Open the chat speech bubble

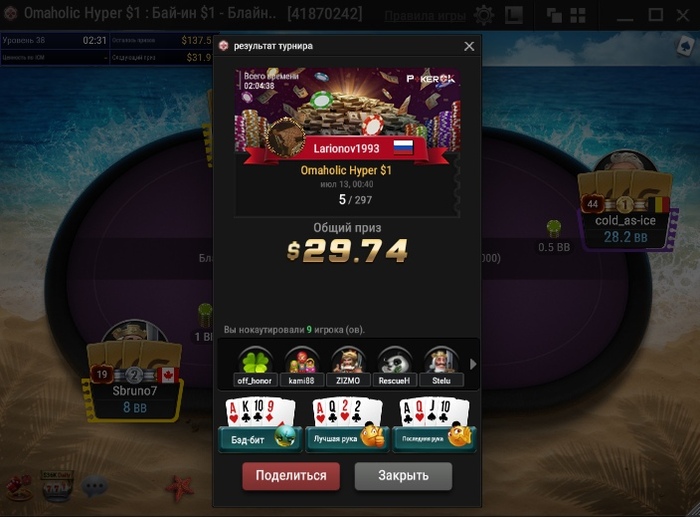pos(94,487)
